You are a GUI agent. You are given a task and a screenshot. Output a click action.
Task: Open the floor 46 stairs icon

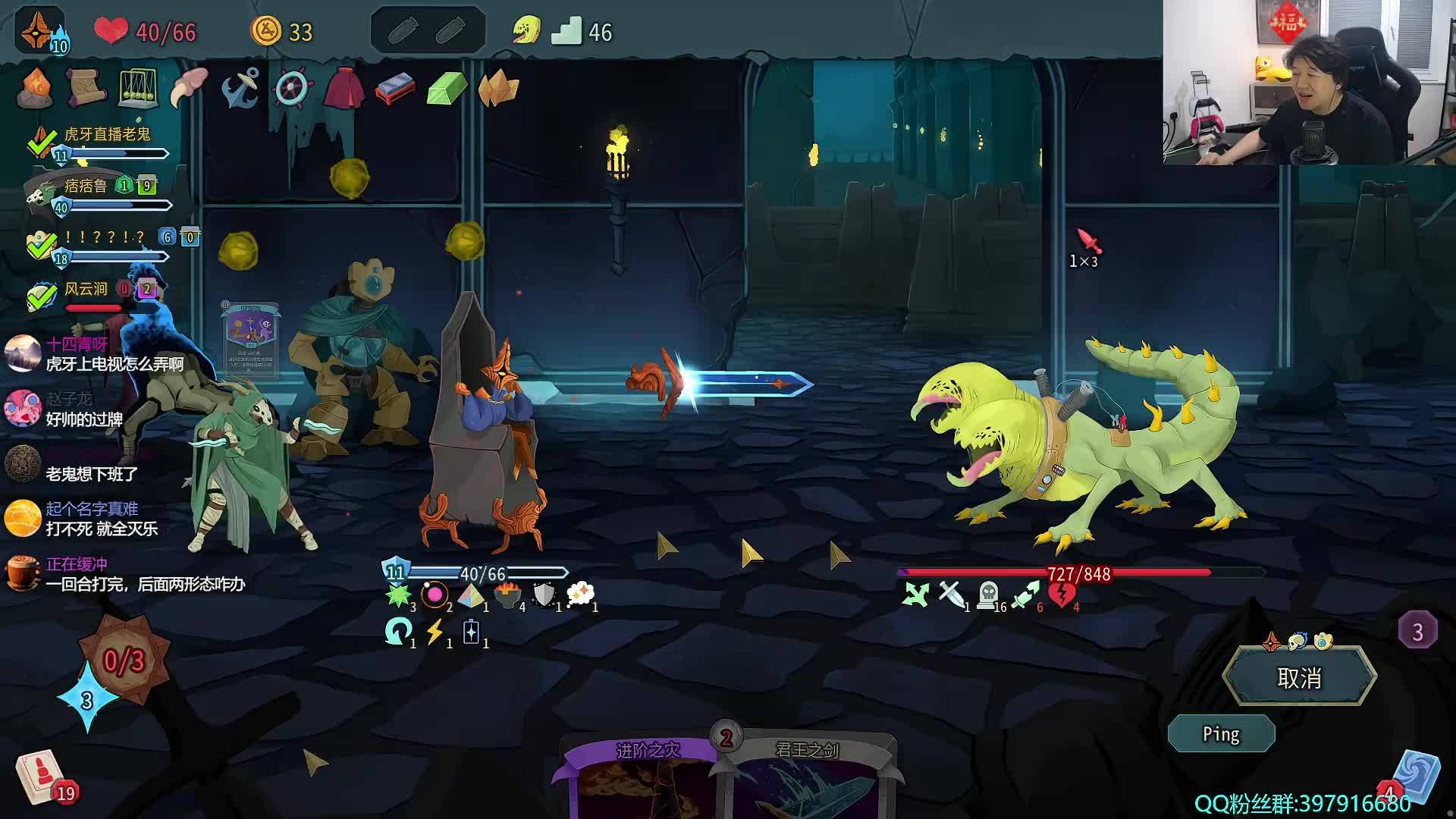566,32
